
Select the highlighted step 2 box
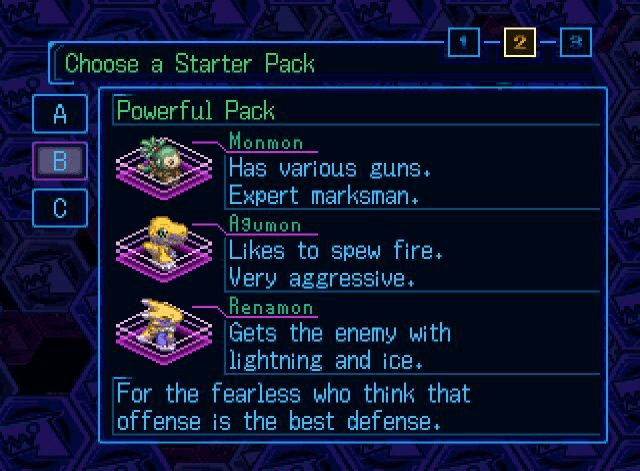point(519,42)
